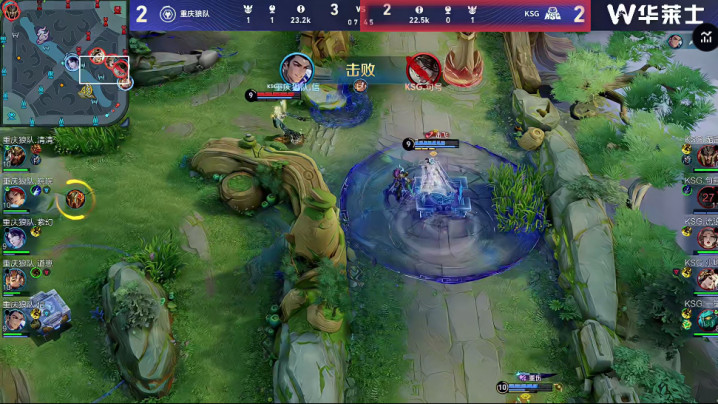The width and height of the screenshot is (718, 404).
Task: Select the last KSG player portrait
Action: (x=707, y=320)
